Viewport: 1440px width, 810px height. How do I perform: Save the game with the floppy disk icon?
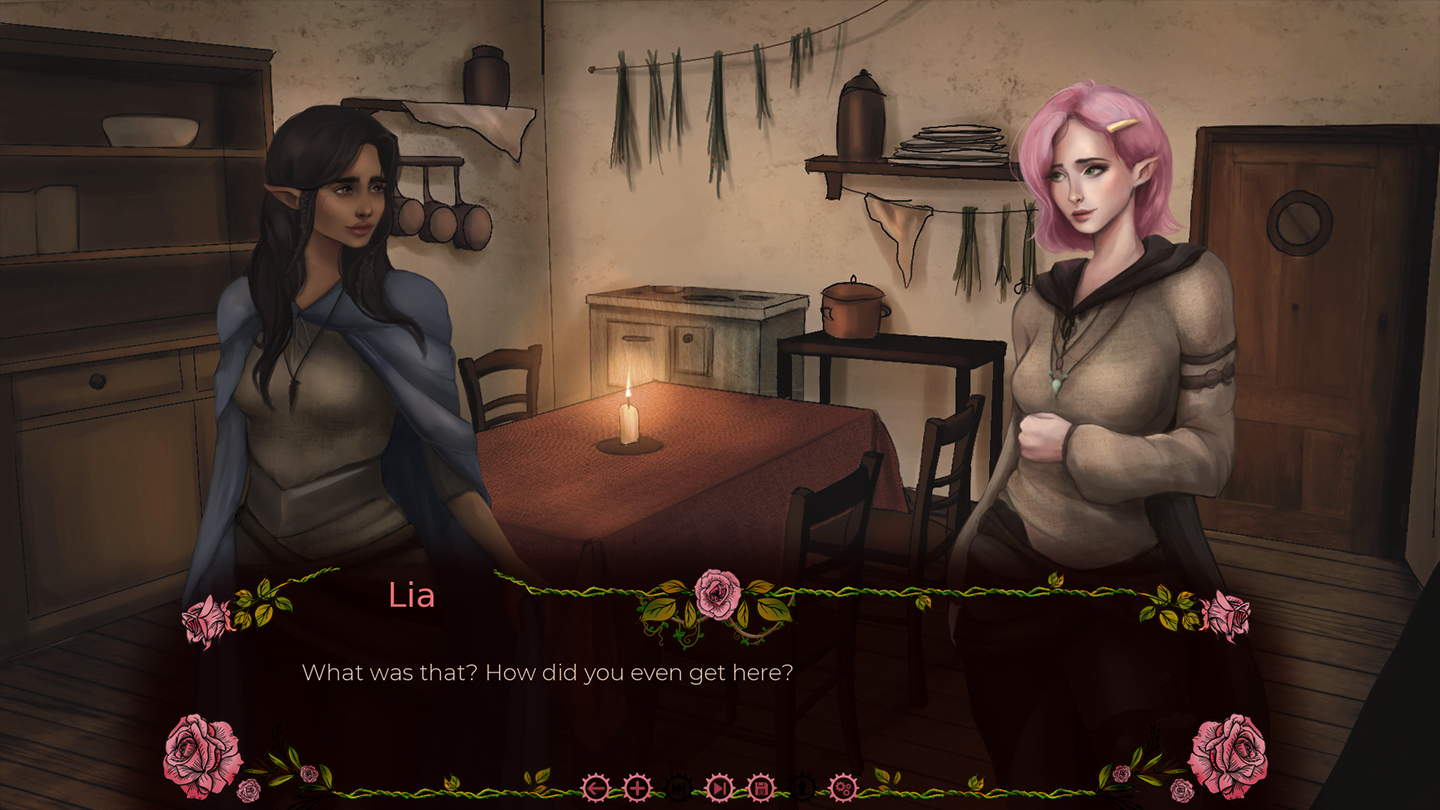[x=761, y=788]
